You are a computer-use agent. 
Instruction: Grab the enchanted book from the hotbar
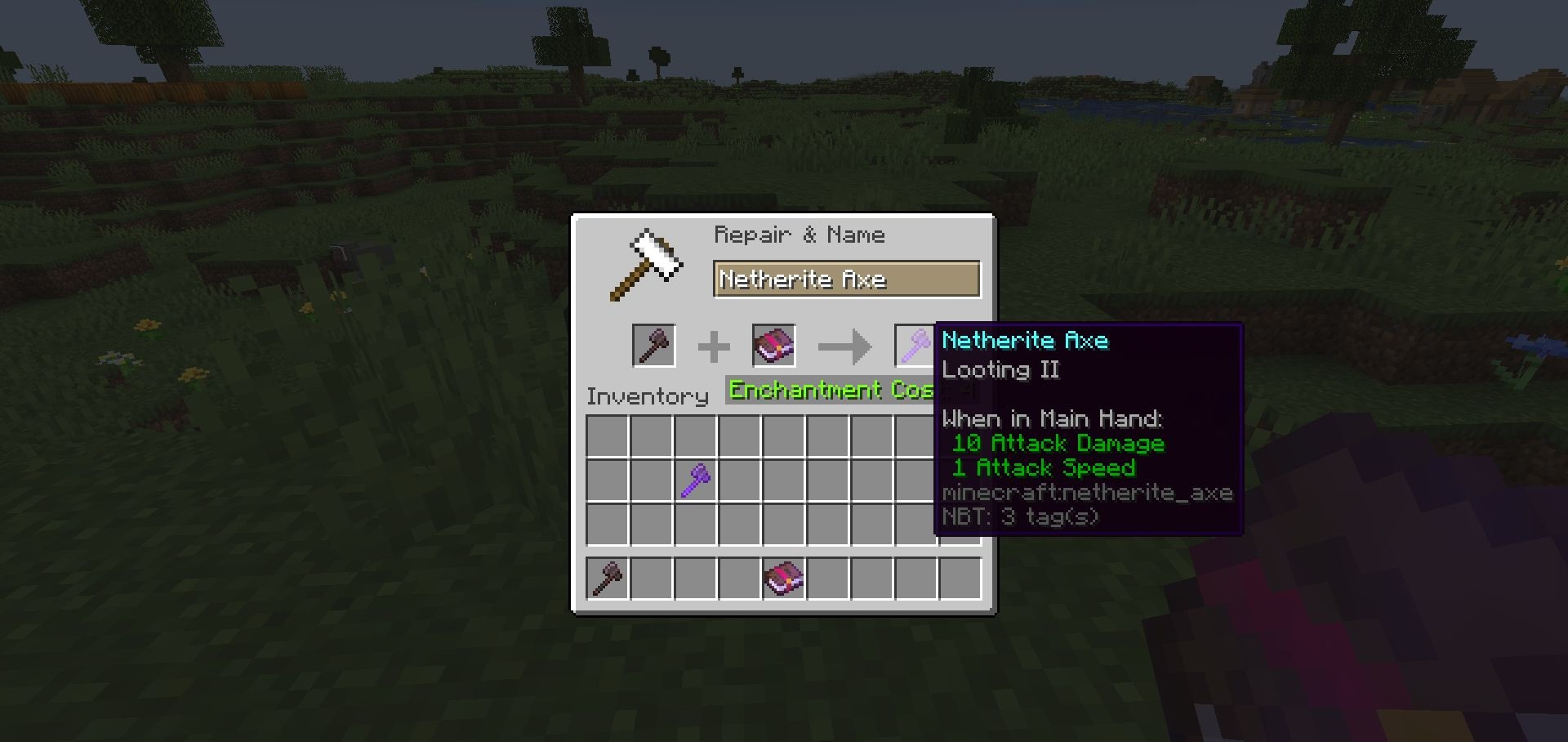[783, 579]
